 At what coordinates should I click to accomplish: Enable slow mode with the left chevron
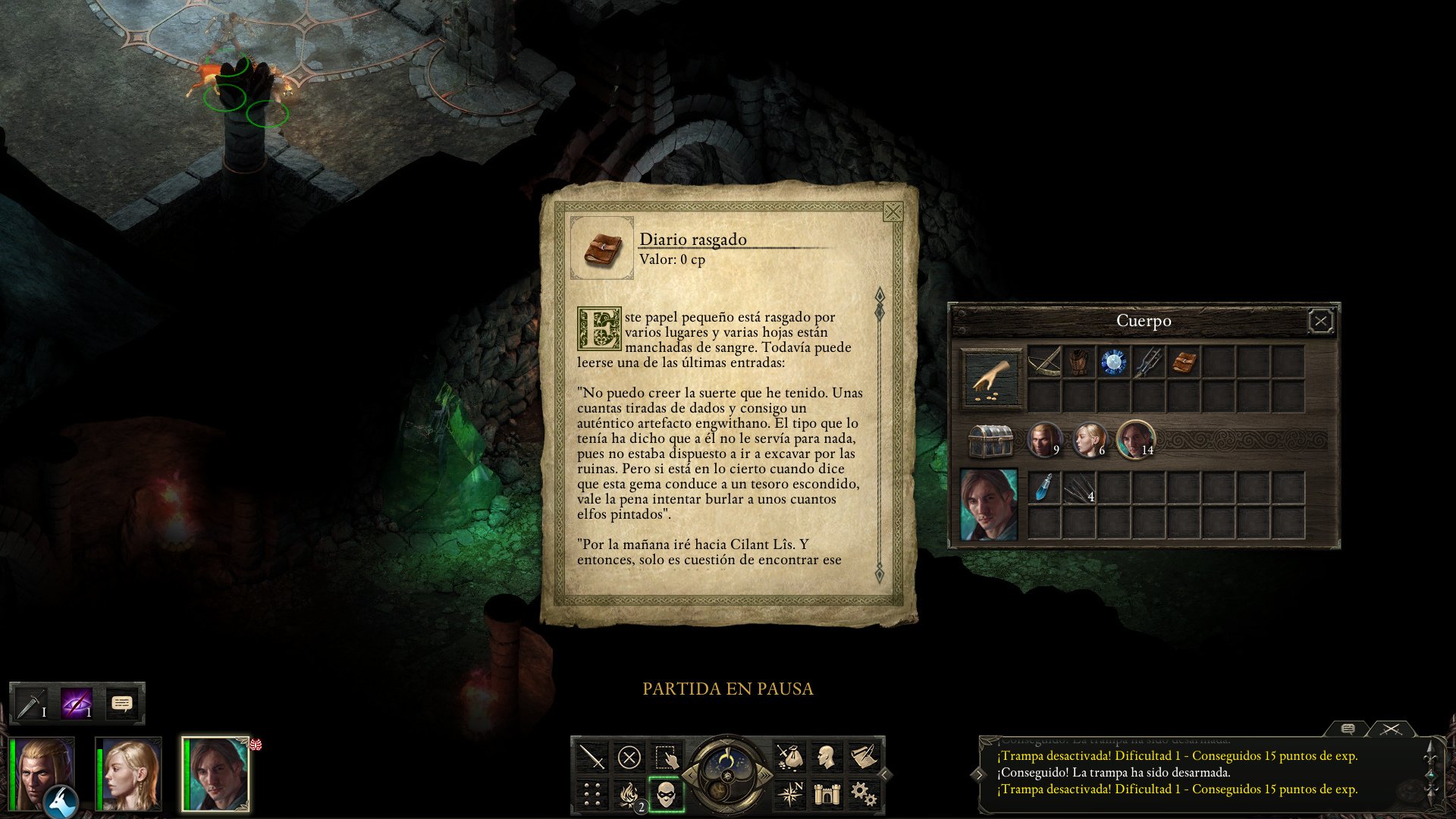pos(691,776)
